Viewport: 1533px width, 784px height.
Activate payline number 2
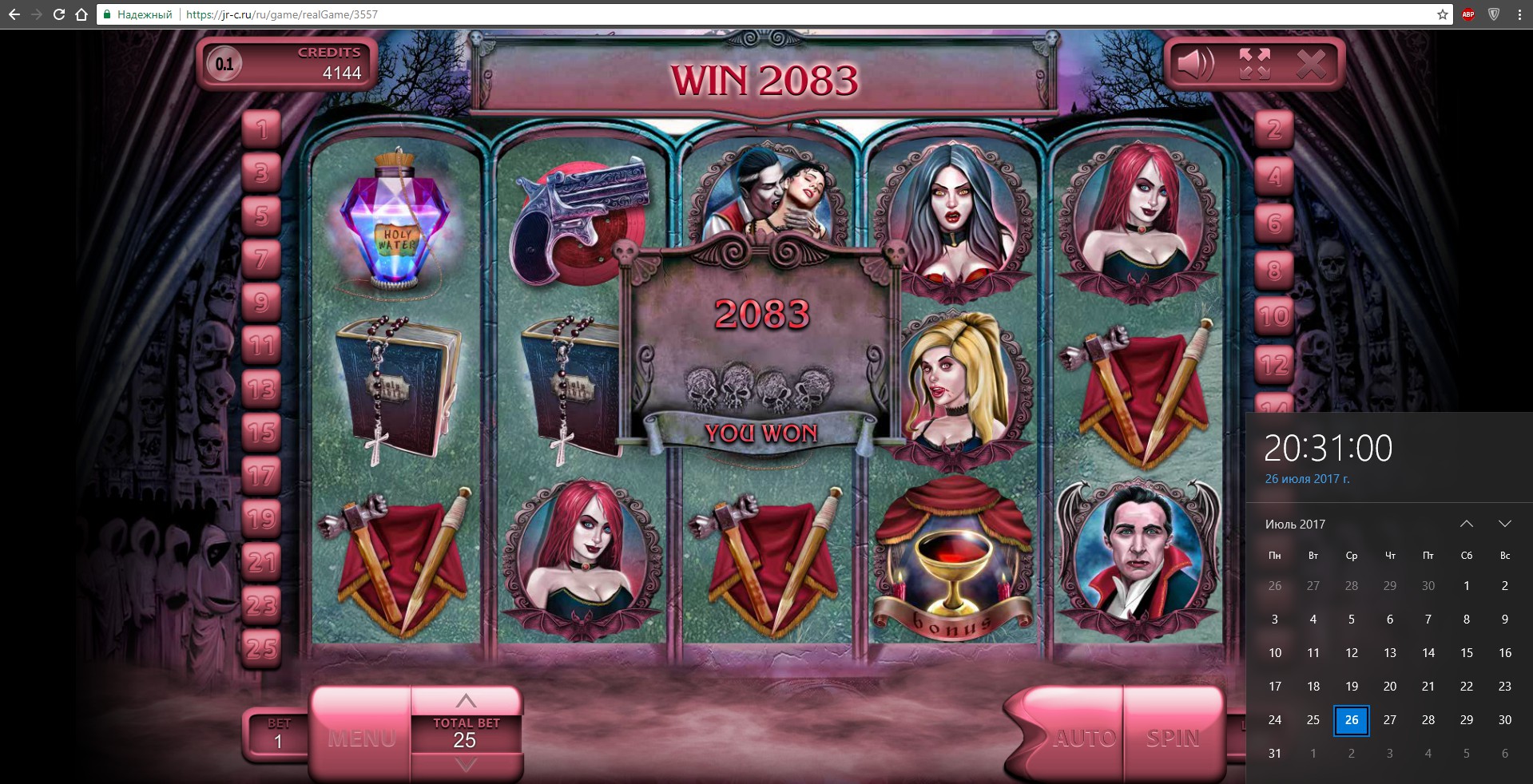[x=1274, y=129]
